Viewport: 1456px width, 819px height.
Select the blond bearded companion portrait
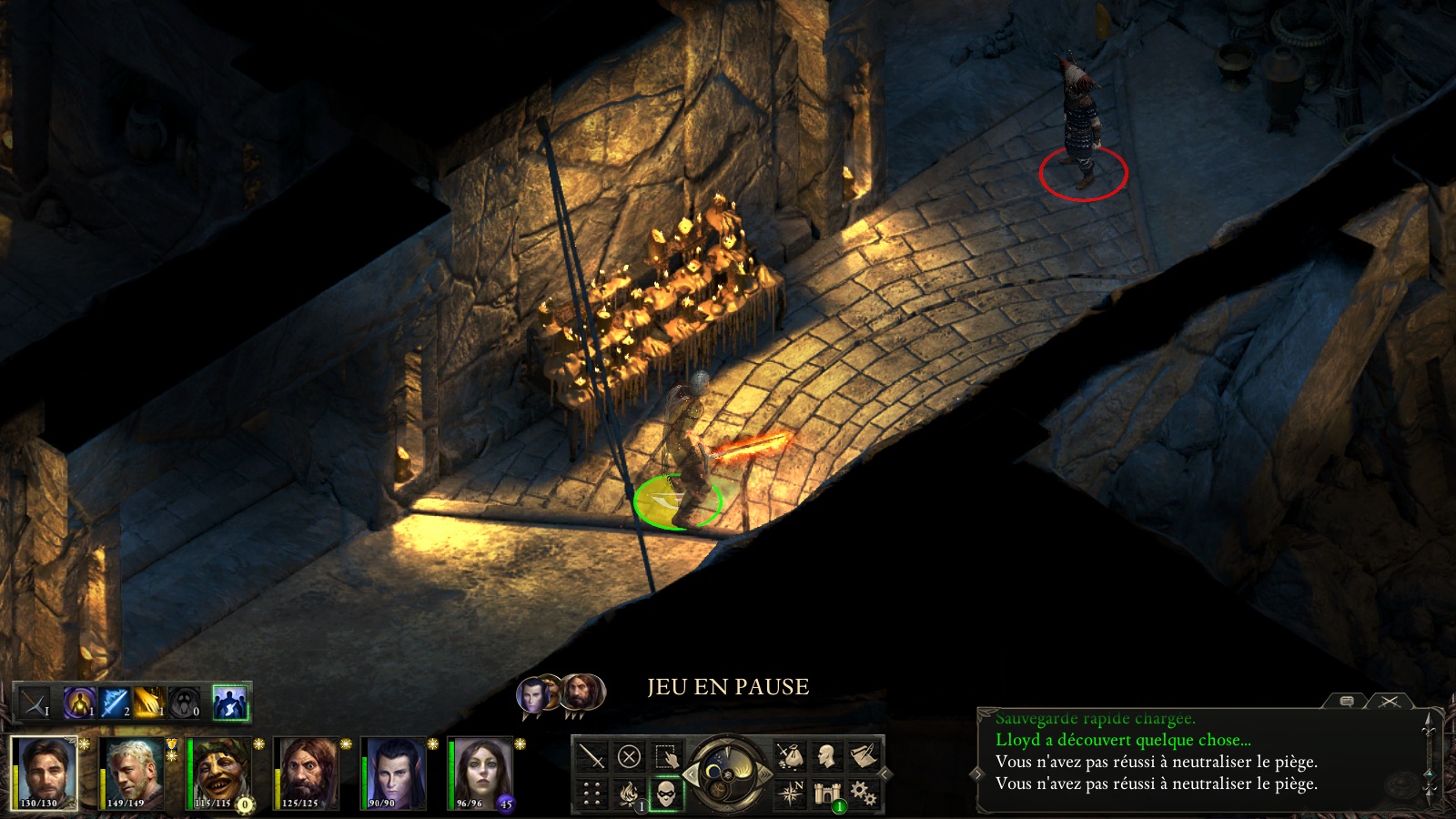(x=132, y=773)
